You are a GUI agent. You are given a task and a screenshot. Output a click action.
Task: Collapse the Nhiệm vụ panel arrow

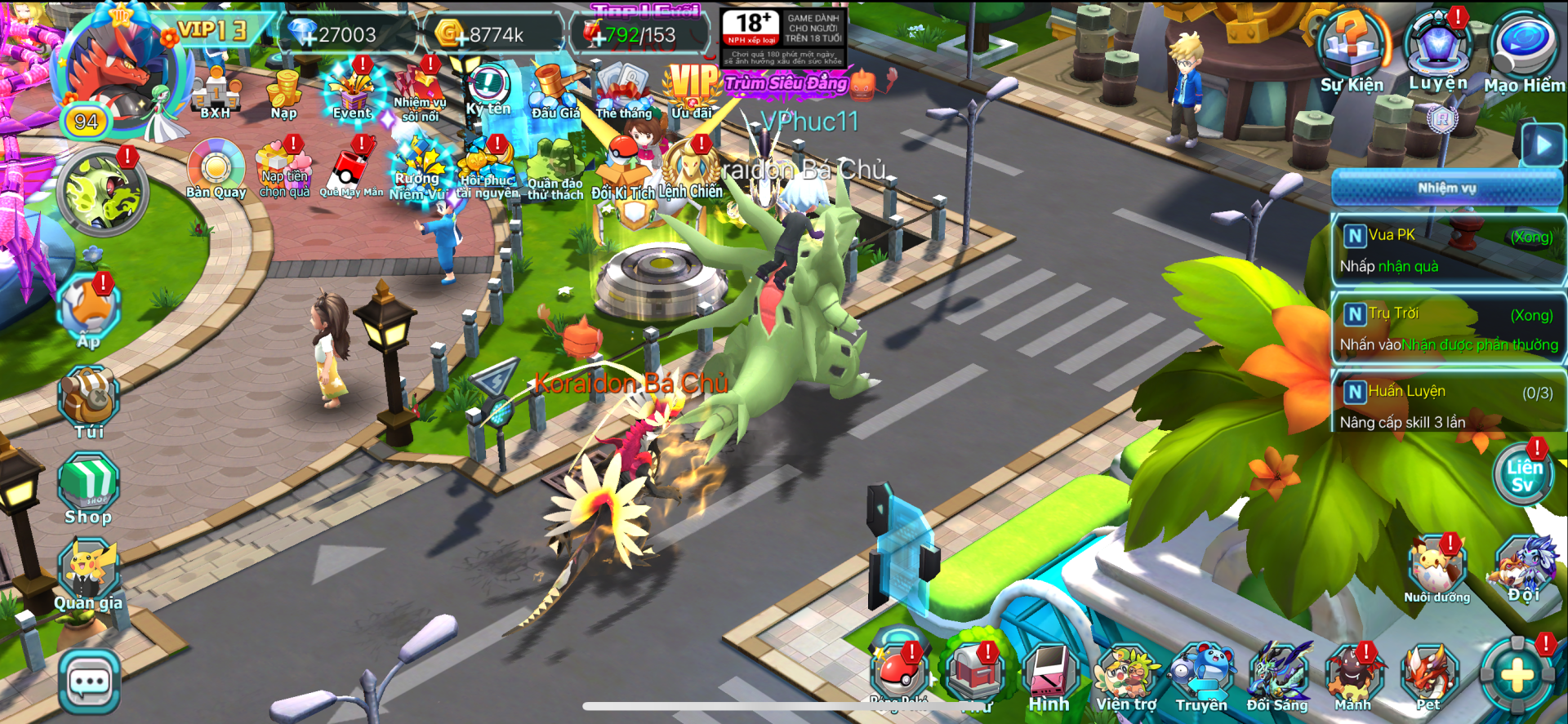(x=1542, y=145)
